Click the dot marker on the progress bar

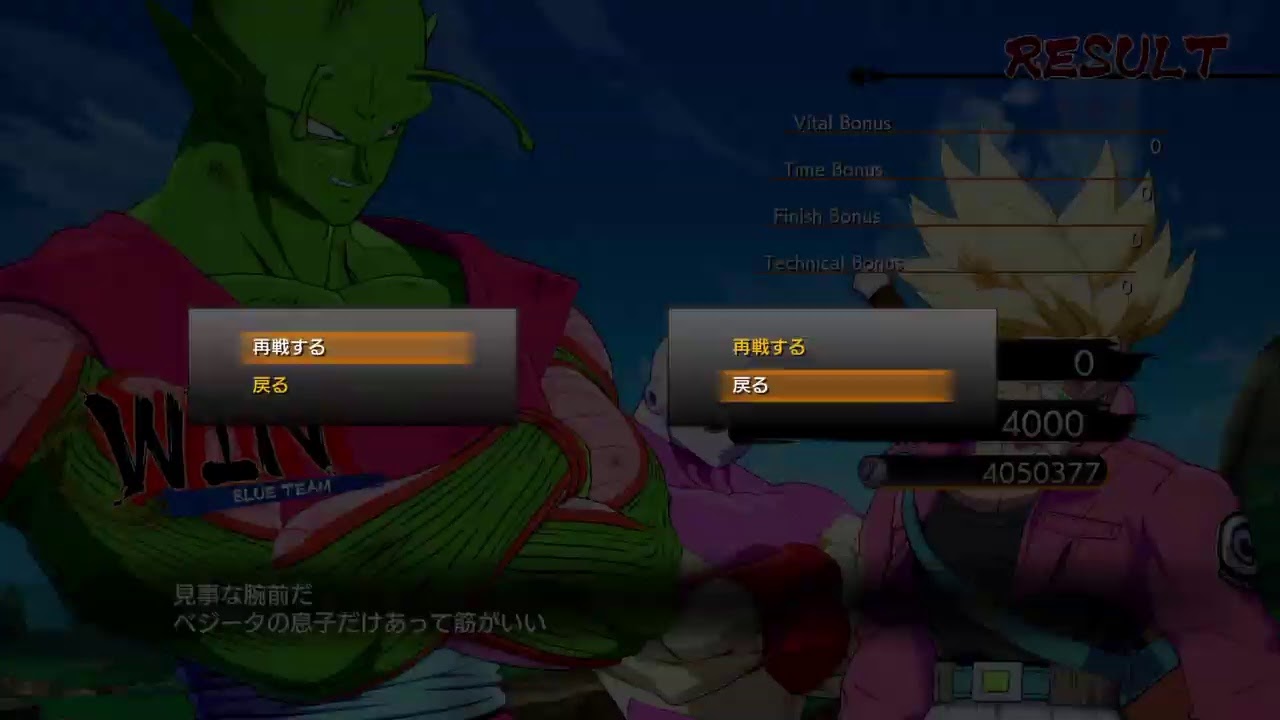point(855,71)
